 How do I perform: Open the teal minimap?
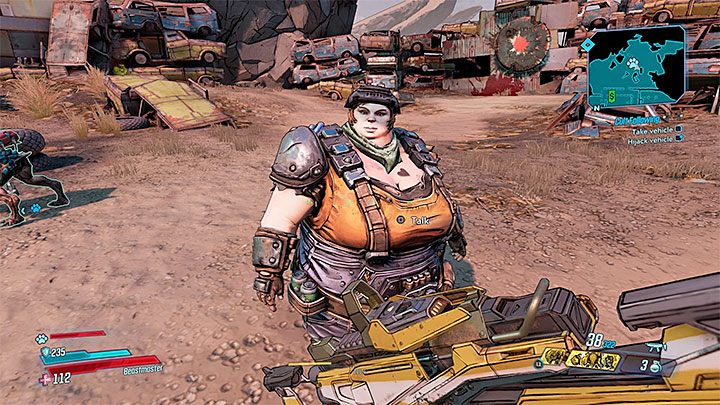638,69
